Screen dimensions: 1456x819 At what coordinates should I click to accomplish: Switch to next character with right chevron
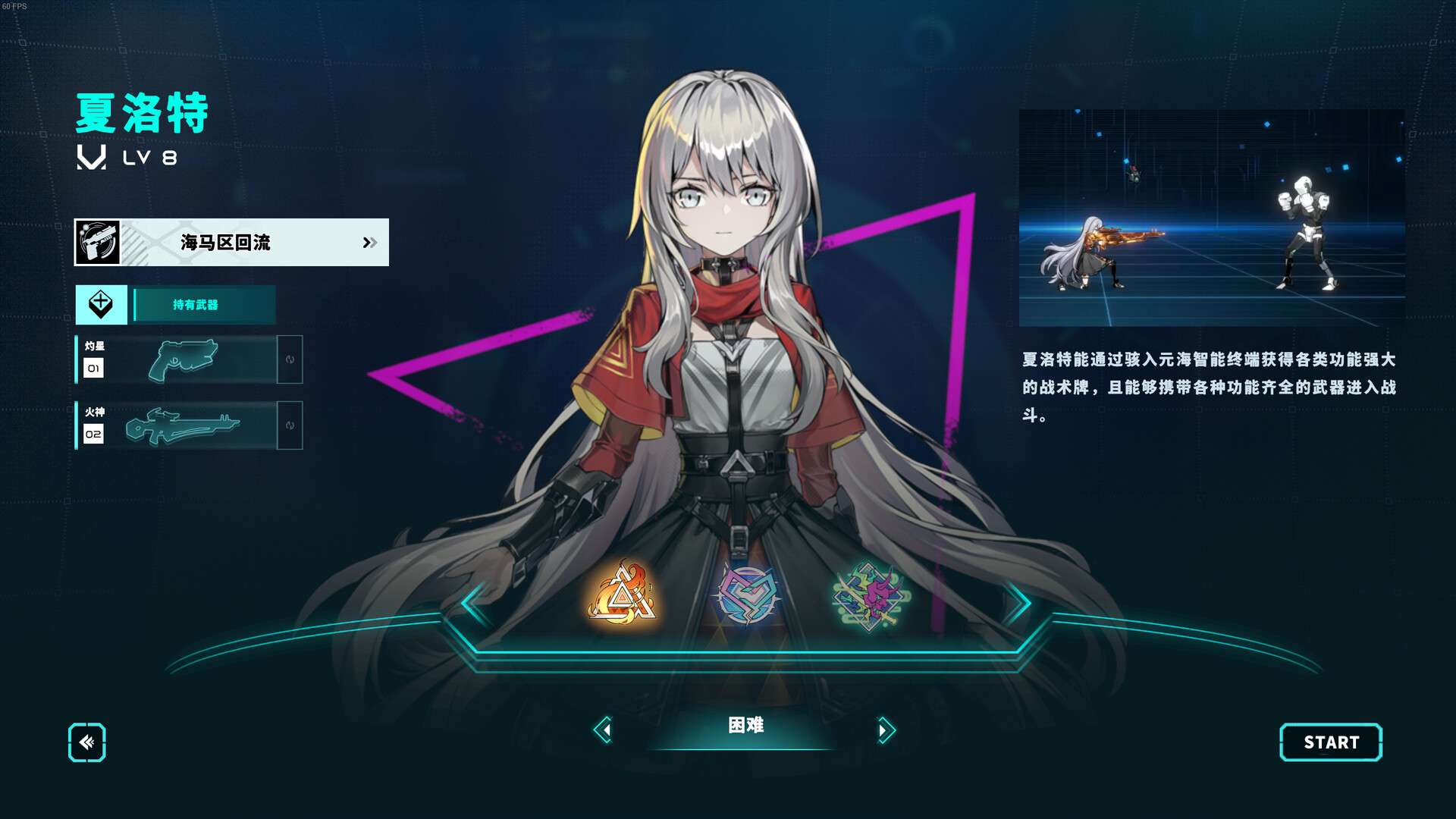(1017, 604)
